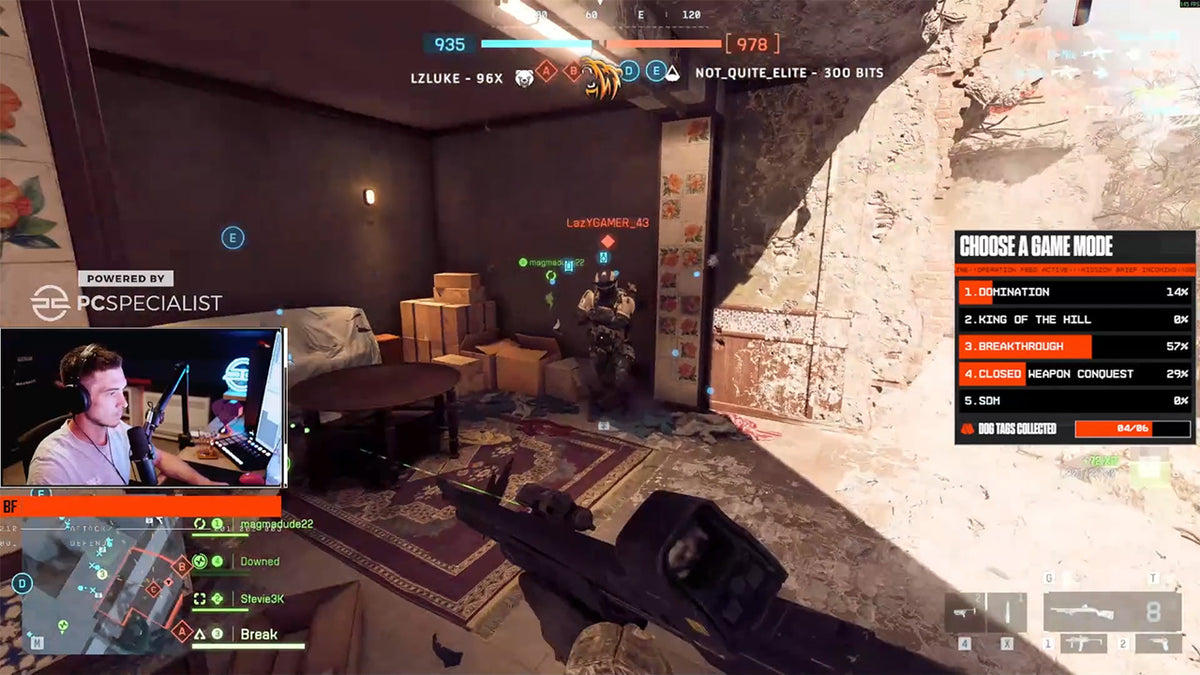
Task: Click the objective D marker in the top bar
Action: tap(629, 71)
